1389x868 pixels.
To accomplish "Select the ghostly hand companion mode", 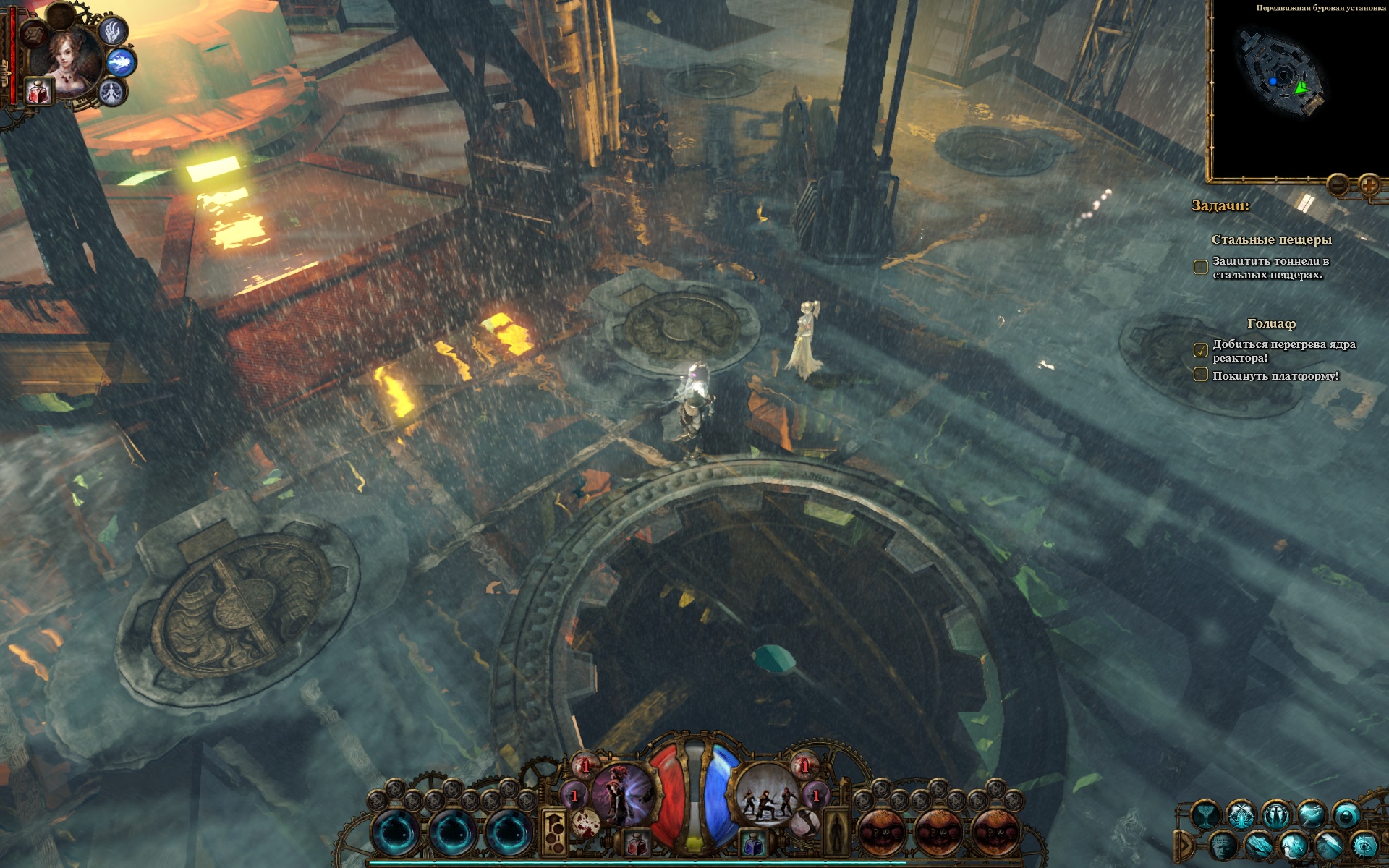I will pyautogui.click(x=112, y=30).
